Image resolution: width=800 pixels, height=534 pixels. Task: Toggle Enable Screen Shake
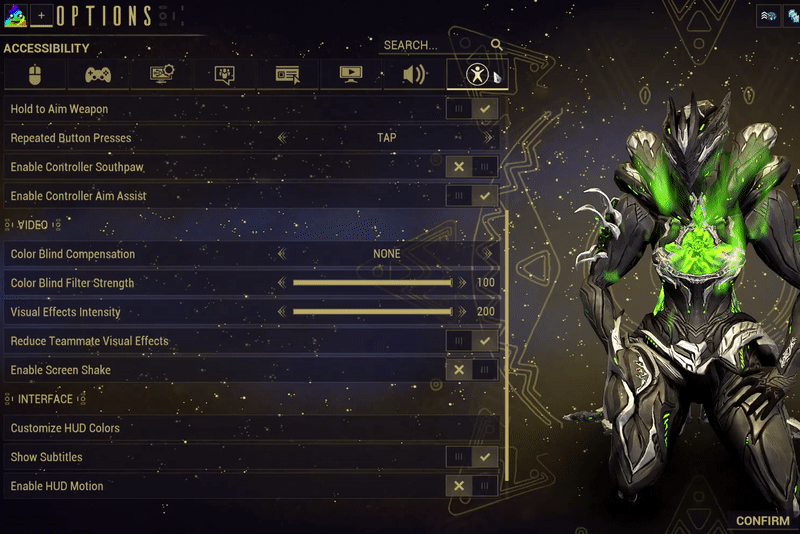472,370
